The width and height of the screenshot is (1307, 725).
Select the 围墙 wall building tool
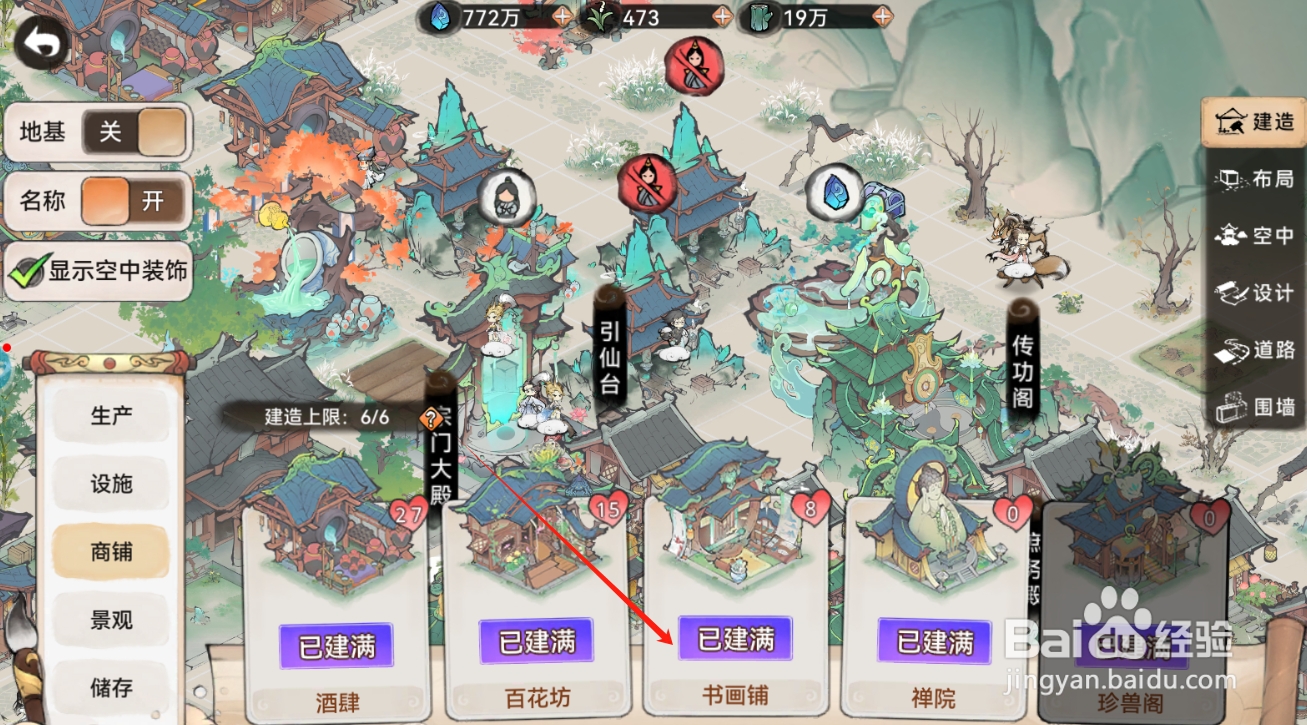[1253, 408]
